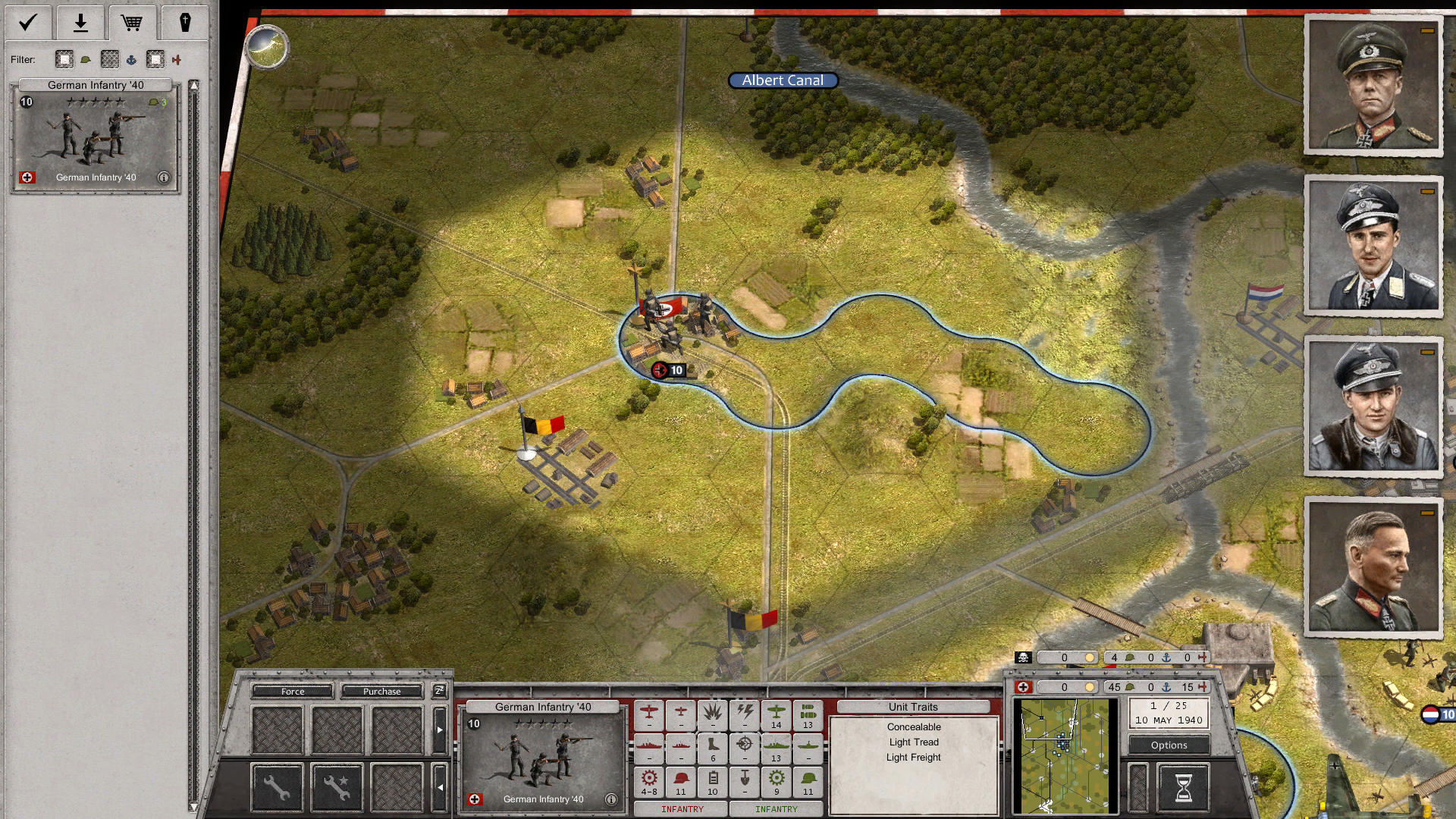Select the coffin fallen-units tab
This screenshot has width=1456, height=819.
coord(186,23)
